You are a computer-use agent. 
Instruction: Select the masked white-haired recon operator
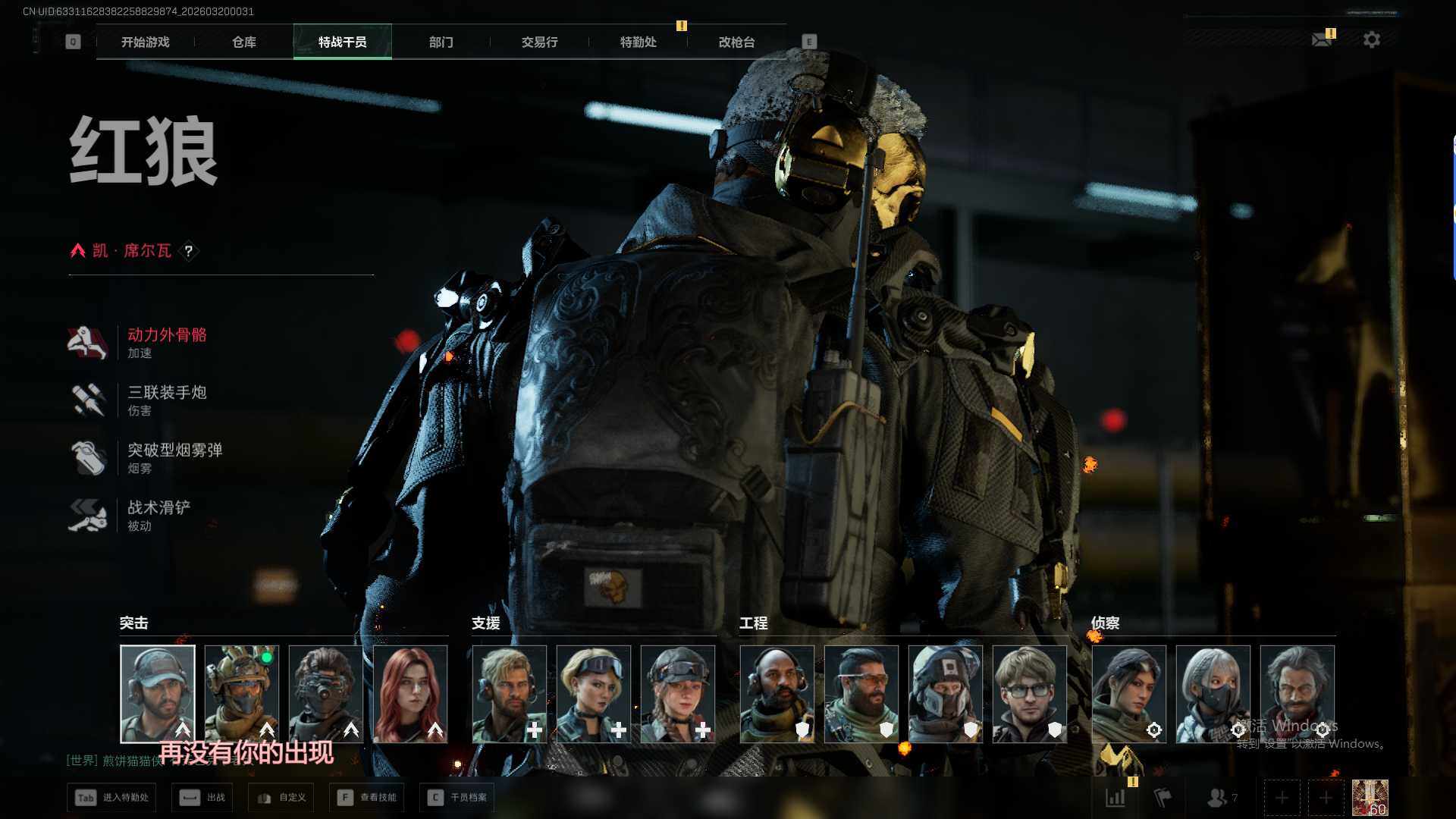click(1213, 694)
